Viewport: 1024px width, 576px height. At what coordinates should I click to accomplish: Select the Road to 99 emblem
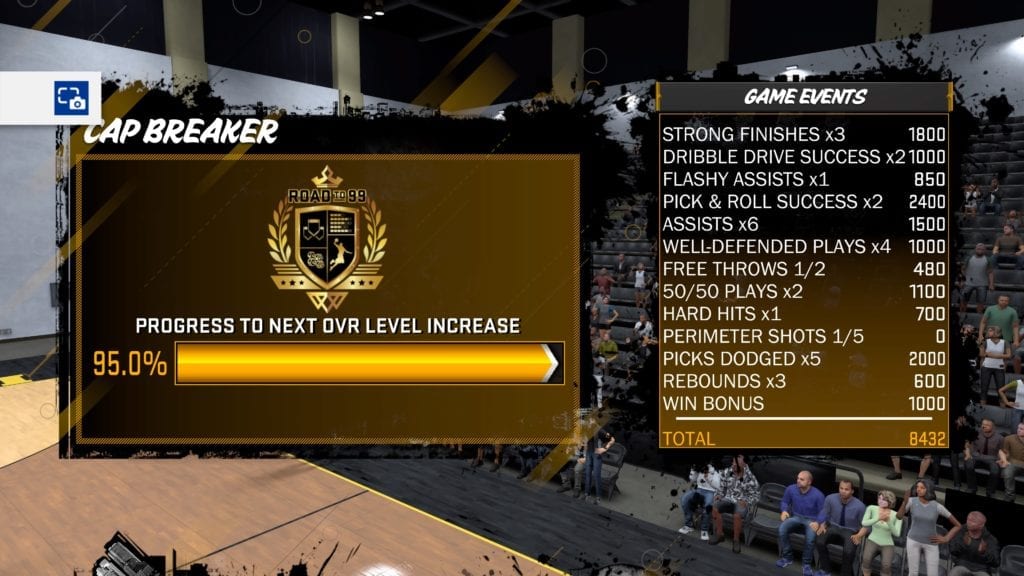pos(327,239)
